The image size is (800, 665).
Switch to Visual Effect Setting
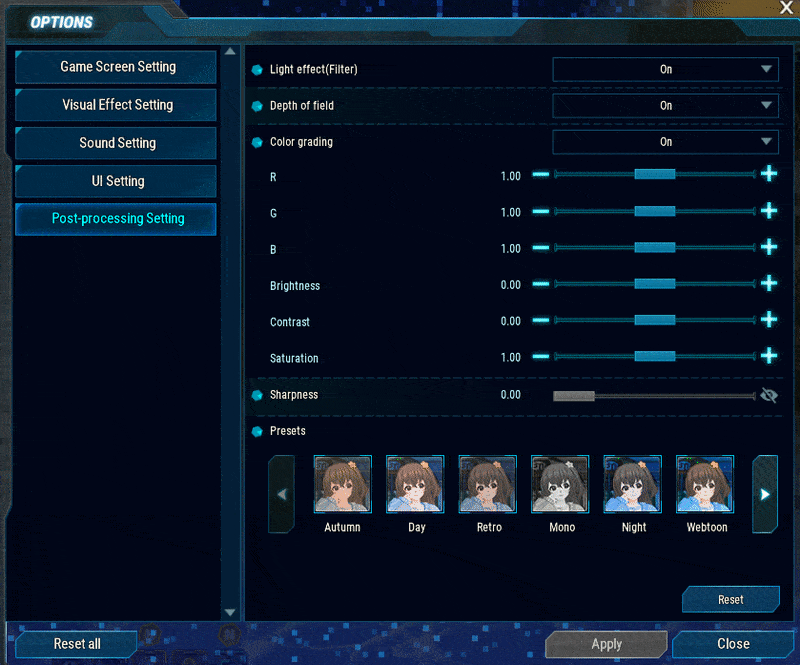117,105
